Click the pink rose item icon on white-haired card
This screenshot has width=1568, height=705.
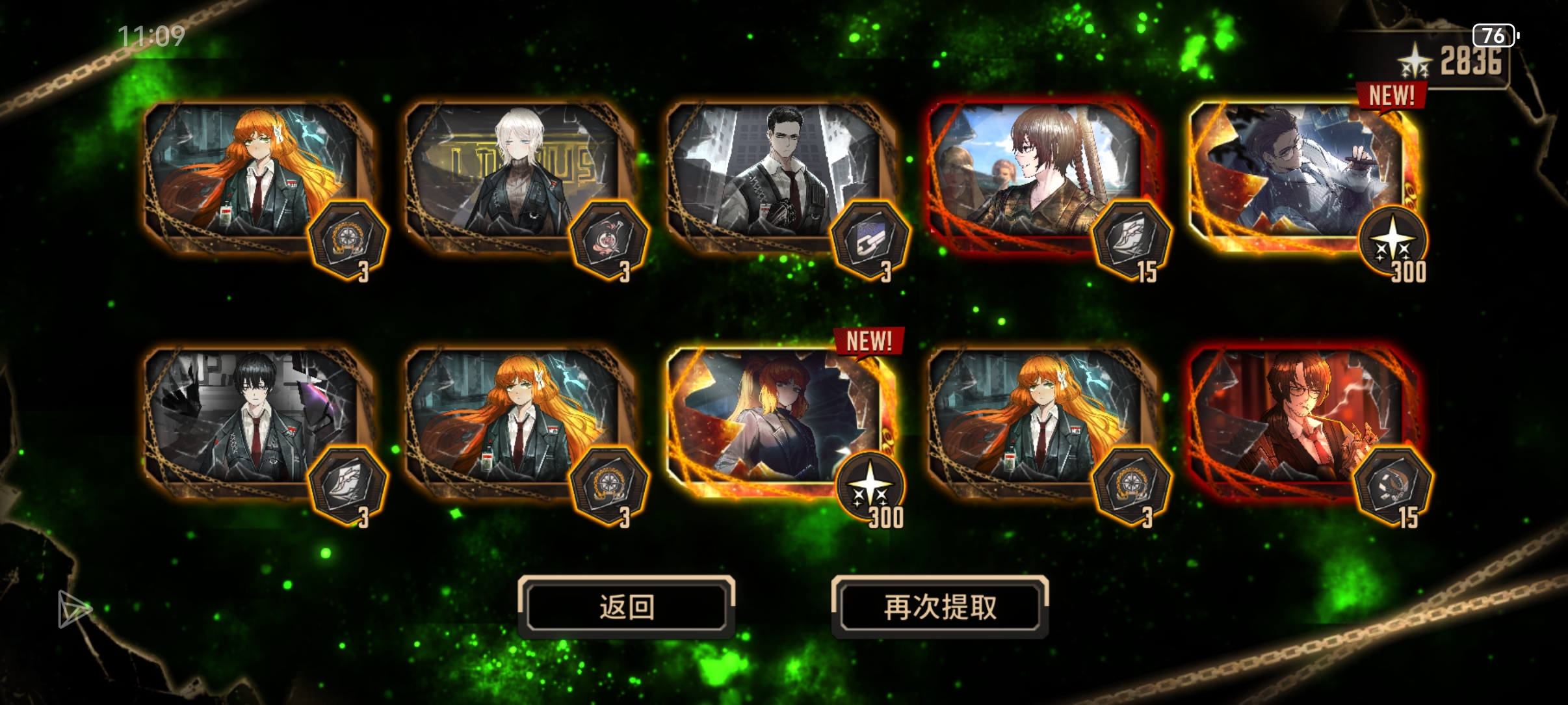point(609,239)
